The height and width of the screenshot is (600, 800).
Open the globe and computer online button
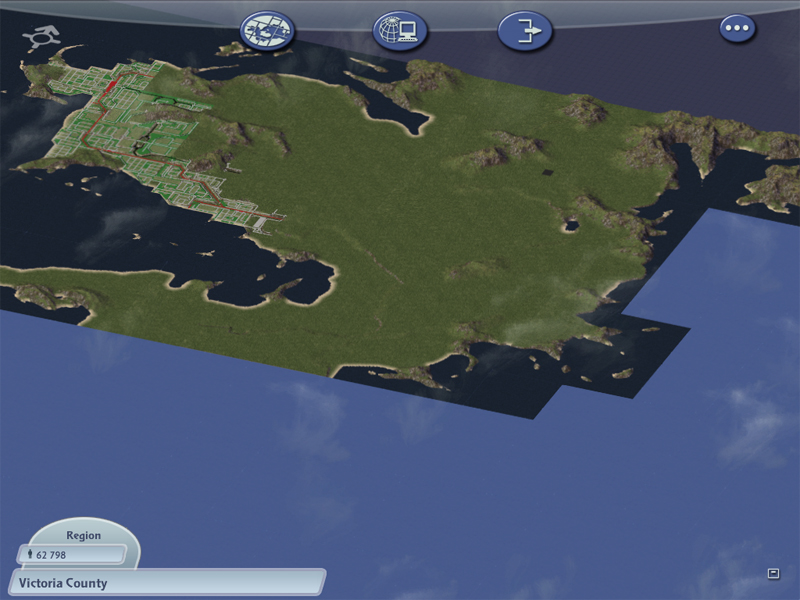click(x=400, y=31)
